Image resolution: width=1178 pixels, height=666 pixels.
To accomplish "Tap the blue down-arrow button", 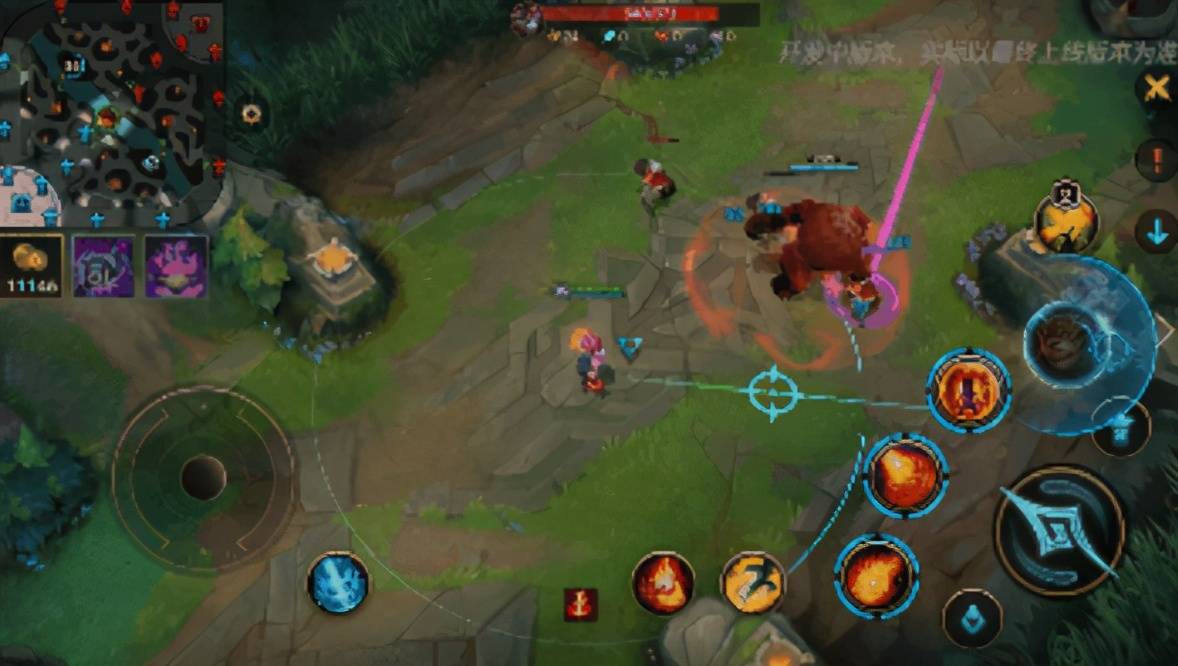I will pyautogui.click(x=1157, y=232).
